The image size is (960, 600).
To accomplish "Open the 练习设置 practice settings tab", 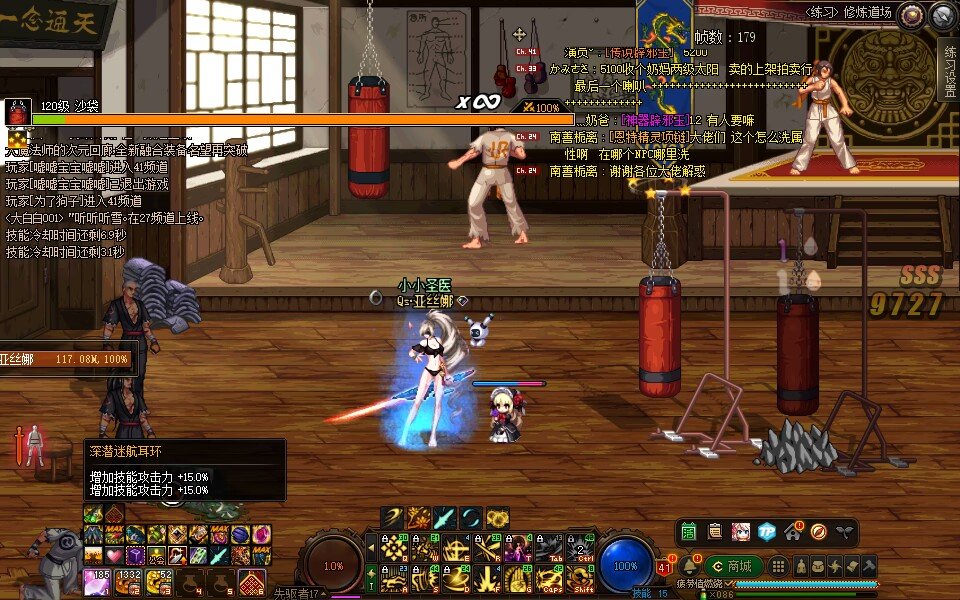I will pos(949,72).
